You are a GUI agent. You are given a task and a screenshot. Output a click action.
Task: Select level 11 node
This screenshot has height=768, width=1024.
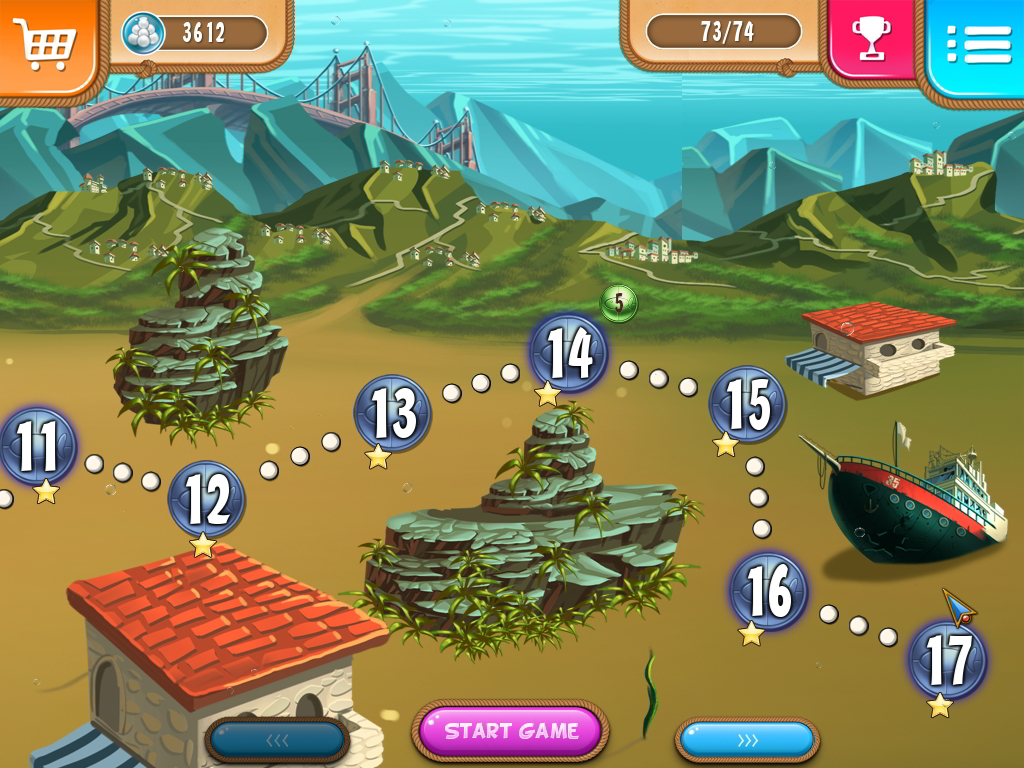coord(37,447)
